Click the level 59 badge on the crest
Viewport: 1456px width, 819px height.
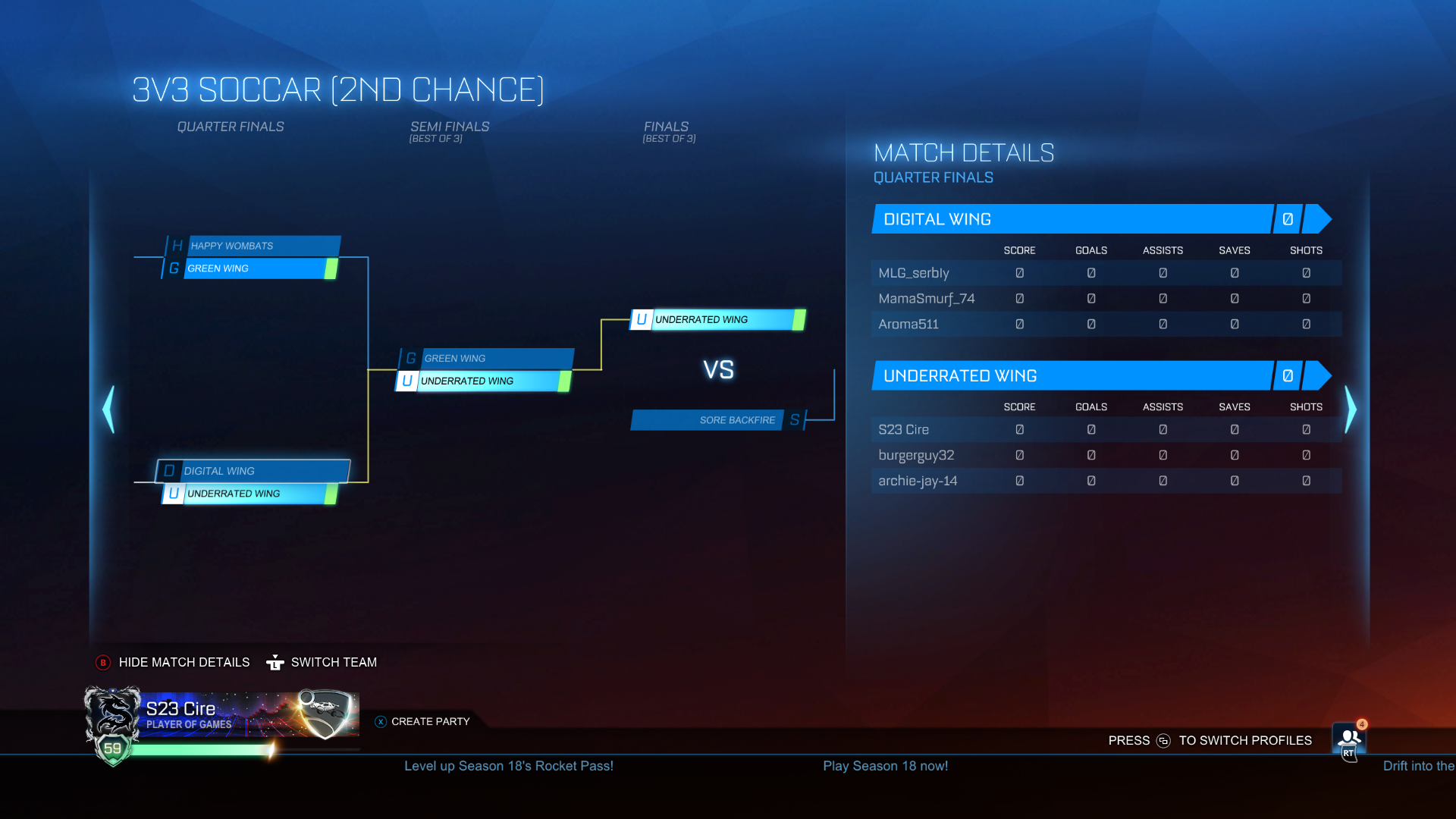[112, 748]
